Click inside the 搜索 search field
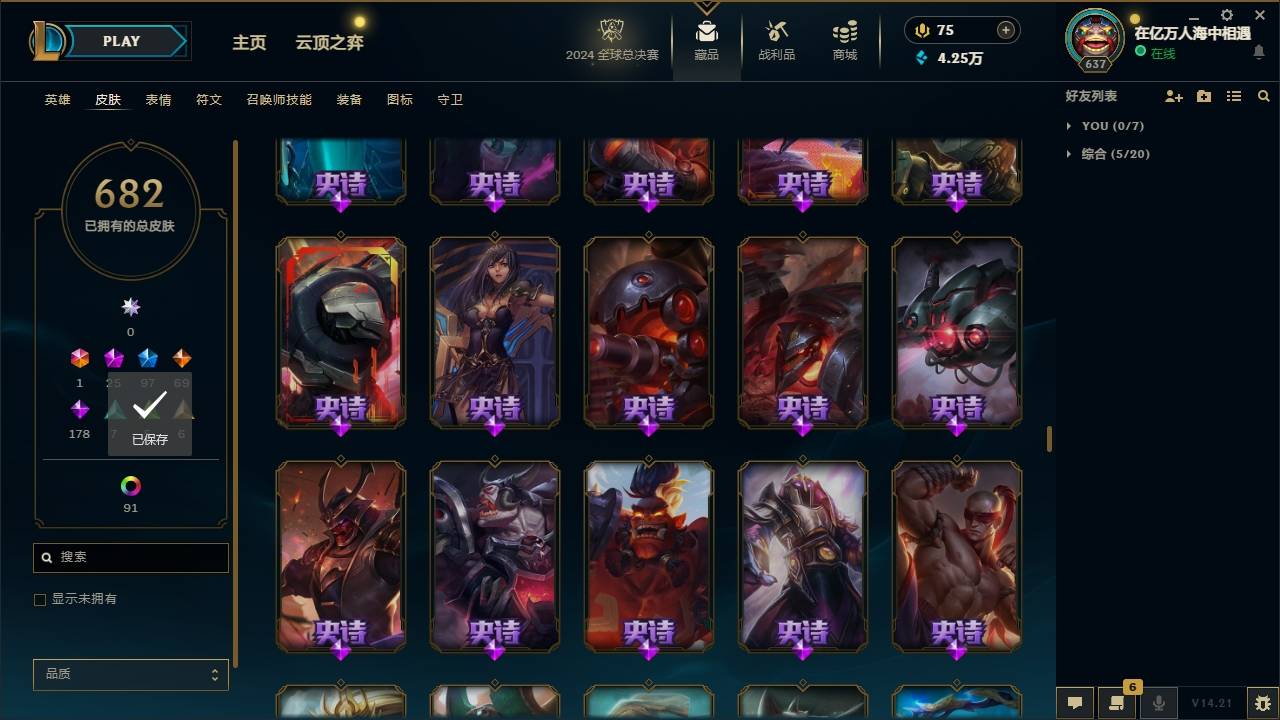Viewport: 1280px width, 720px height. click(130, 557)
